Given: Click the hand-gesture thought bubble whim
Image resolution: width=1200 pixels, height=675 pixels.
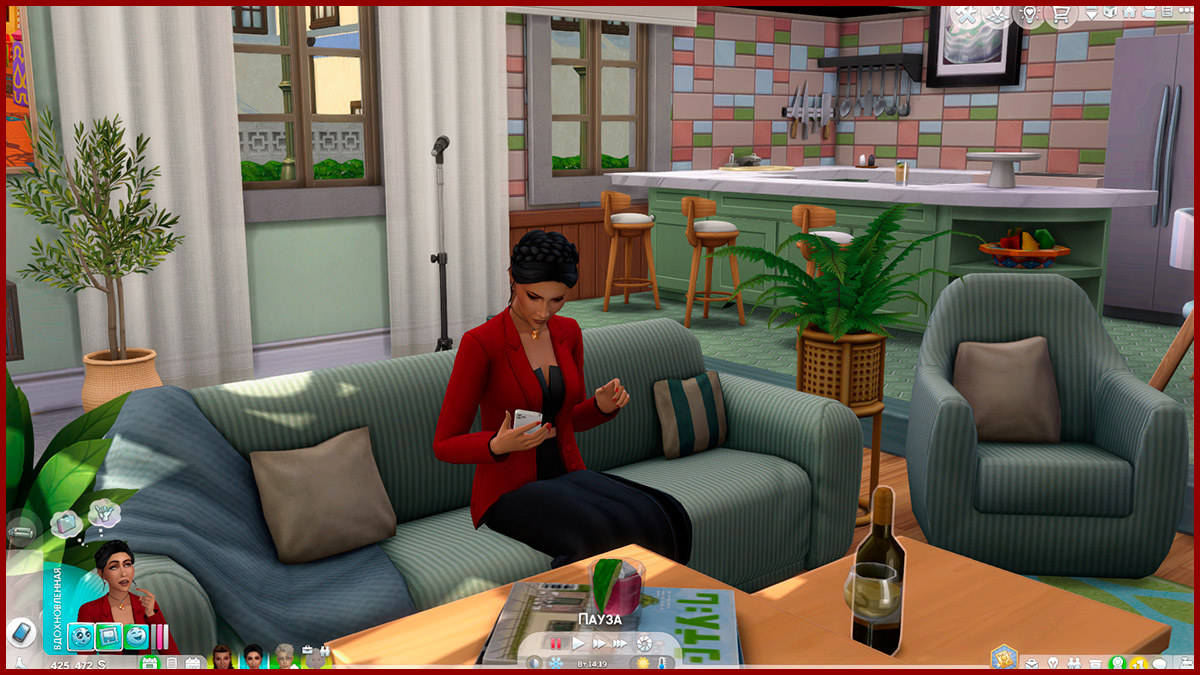Looking at the screenshot, I should tap(103, 514).
